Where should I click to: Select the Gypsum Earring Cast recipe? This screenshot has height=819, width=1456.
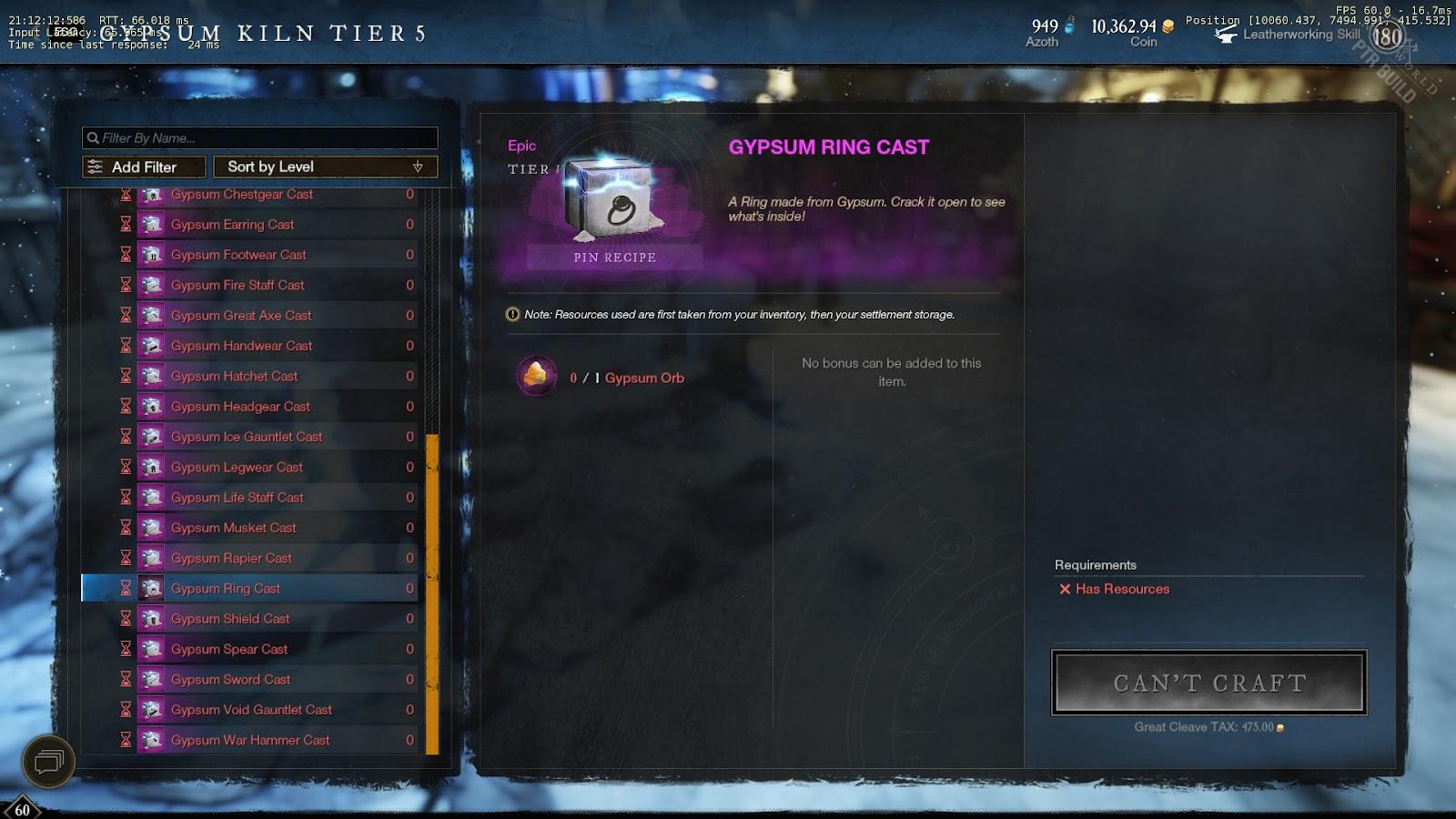click(x=233, y=225)
